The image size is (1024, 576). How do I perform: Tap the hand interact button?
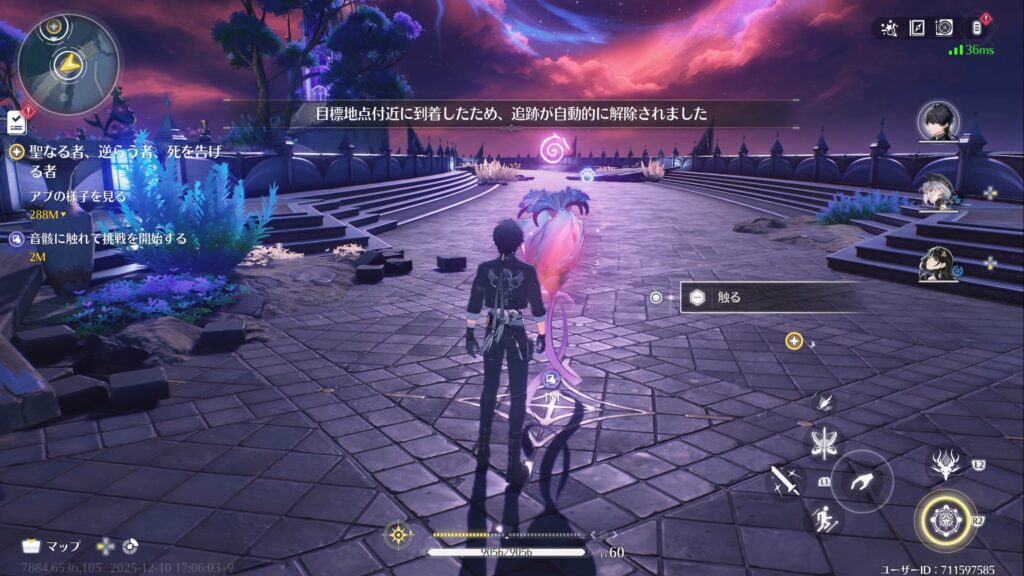coord(861,481)
